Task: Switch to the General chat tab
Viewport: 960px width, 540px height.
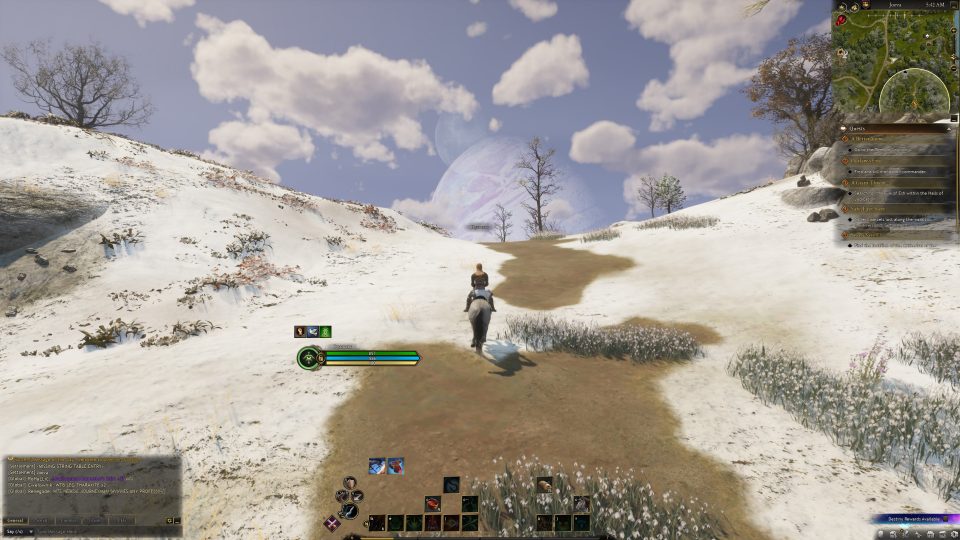Action: [15, 520]
